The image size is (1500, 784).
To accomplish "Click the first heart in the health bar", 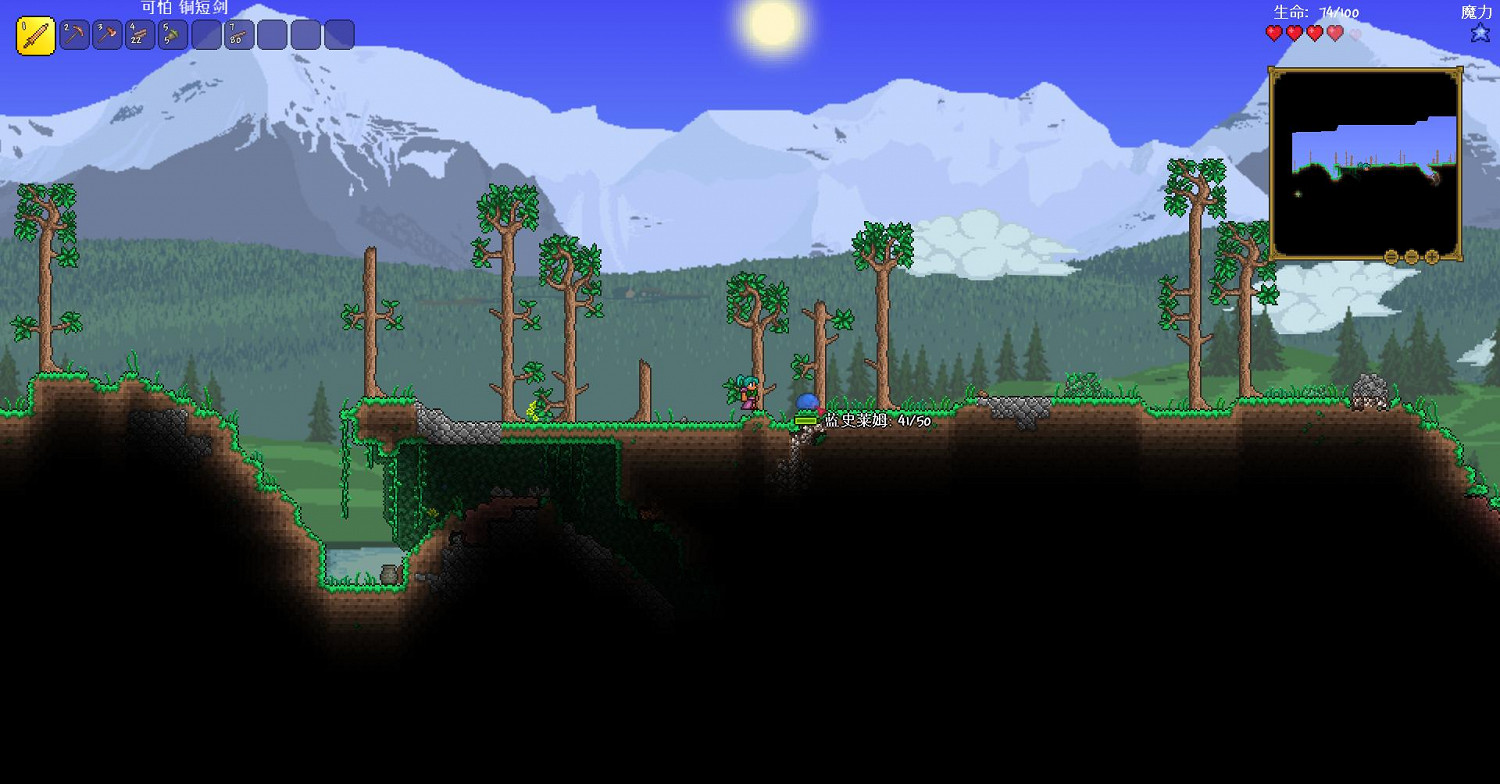I will (x=1274, y=33).
